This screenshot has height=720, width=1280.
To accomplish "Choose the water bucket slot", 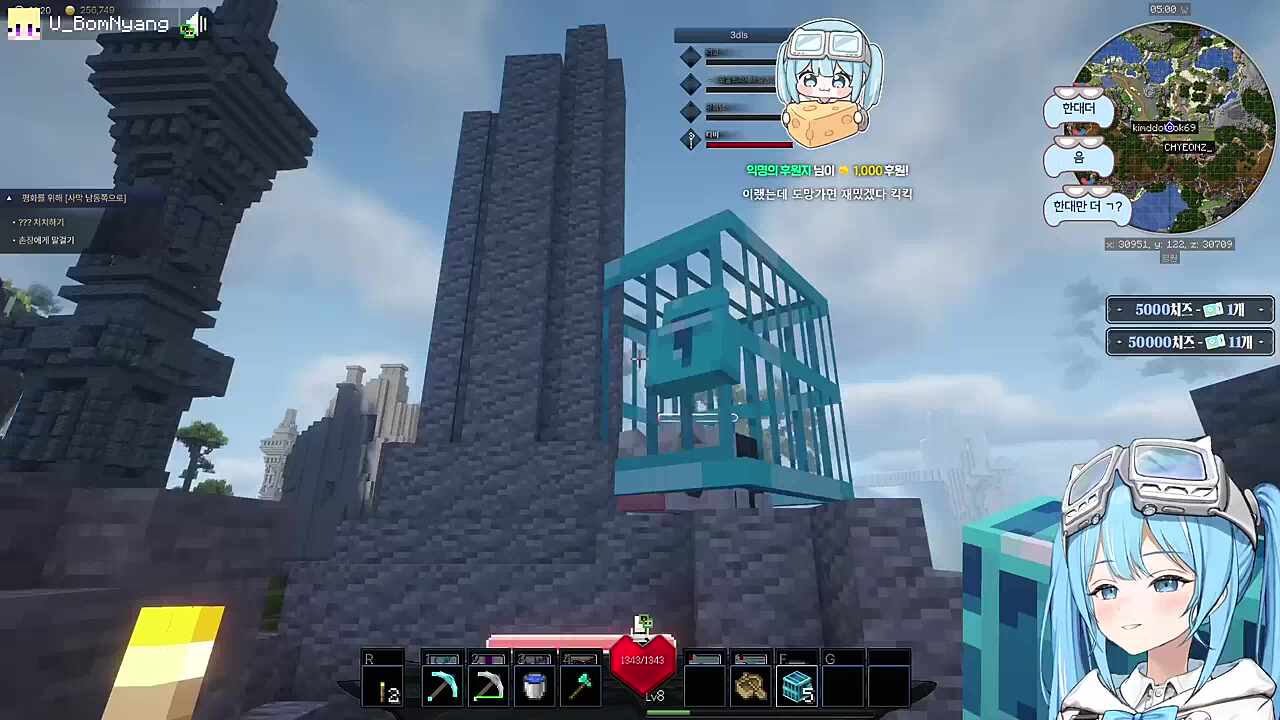I will click(534, 686).
